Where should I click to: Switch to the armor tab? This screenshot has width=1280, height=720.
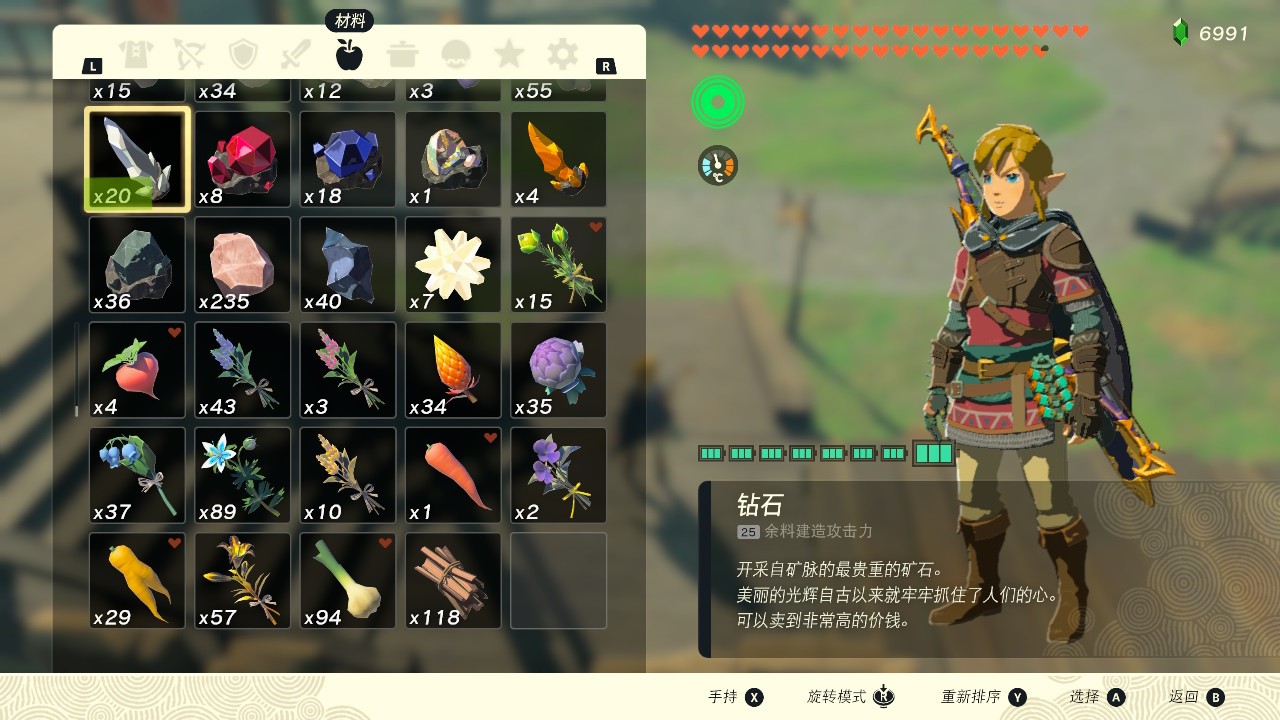[x=135, y=54]
